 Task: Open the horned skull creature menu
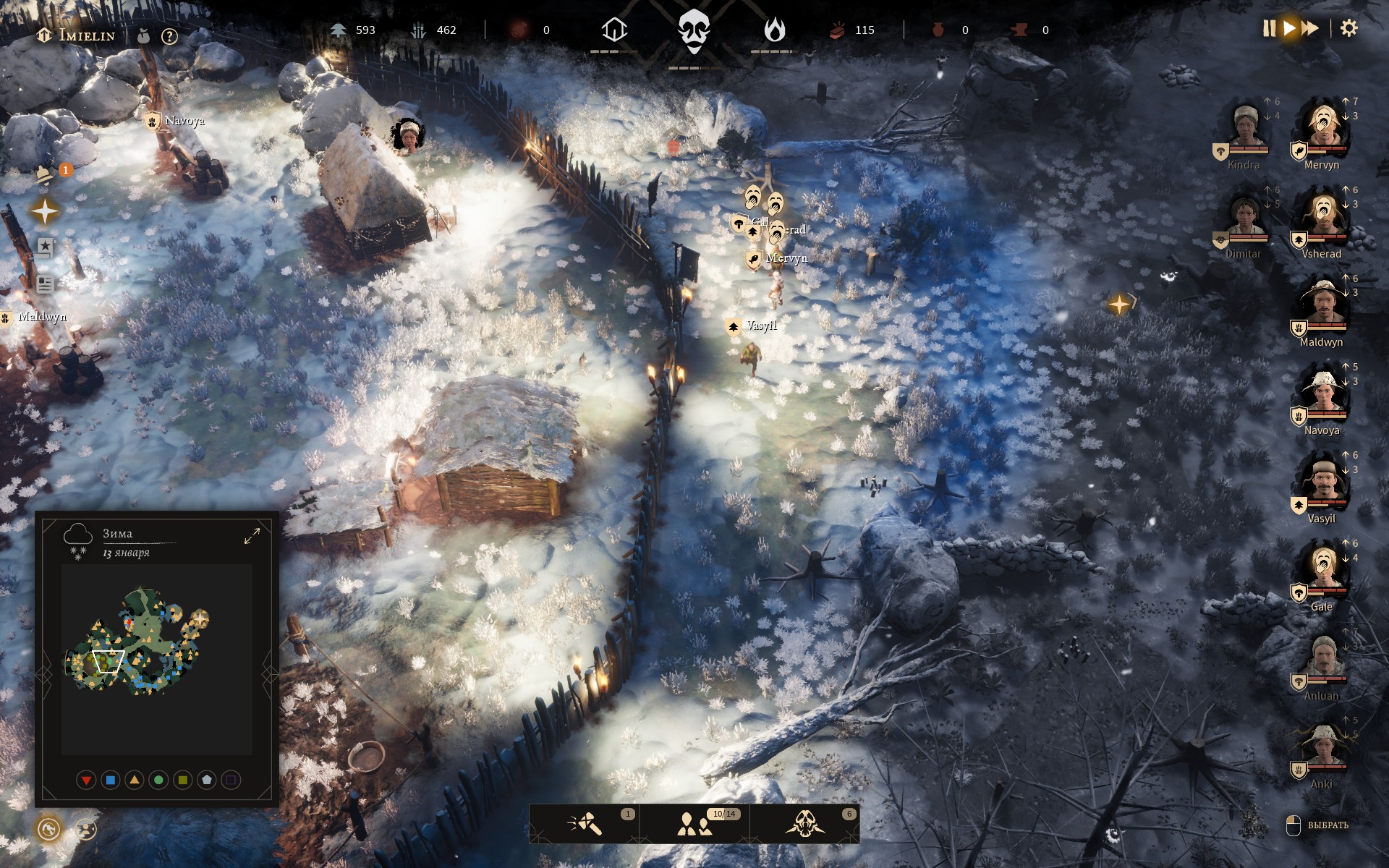click(804, 824)
